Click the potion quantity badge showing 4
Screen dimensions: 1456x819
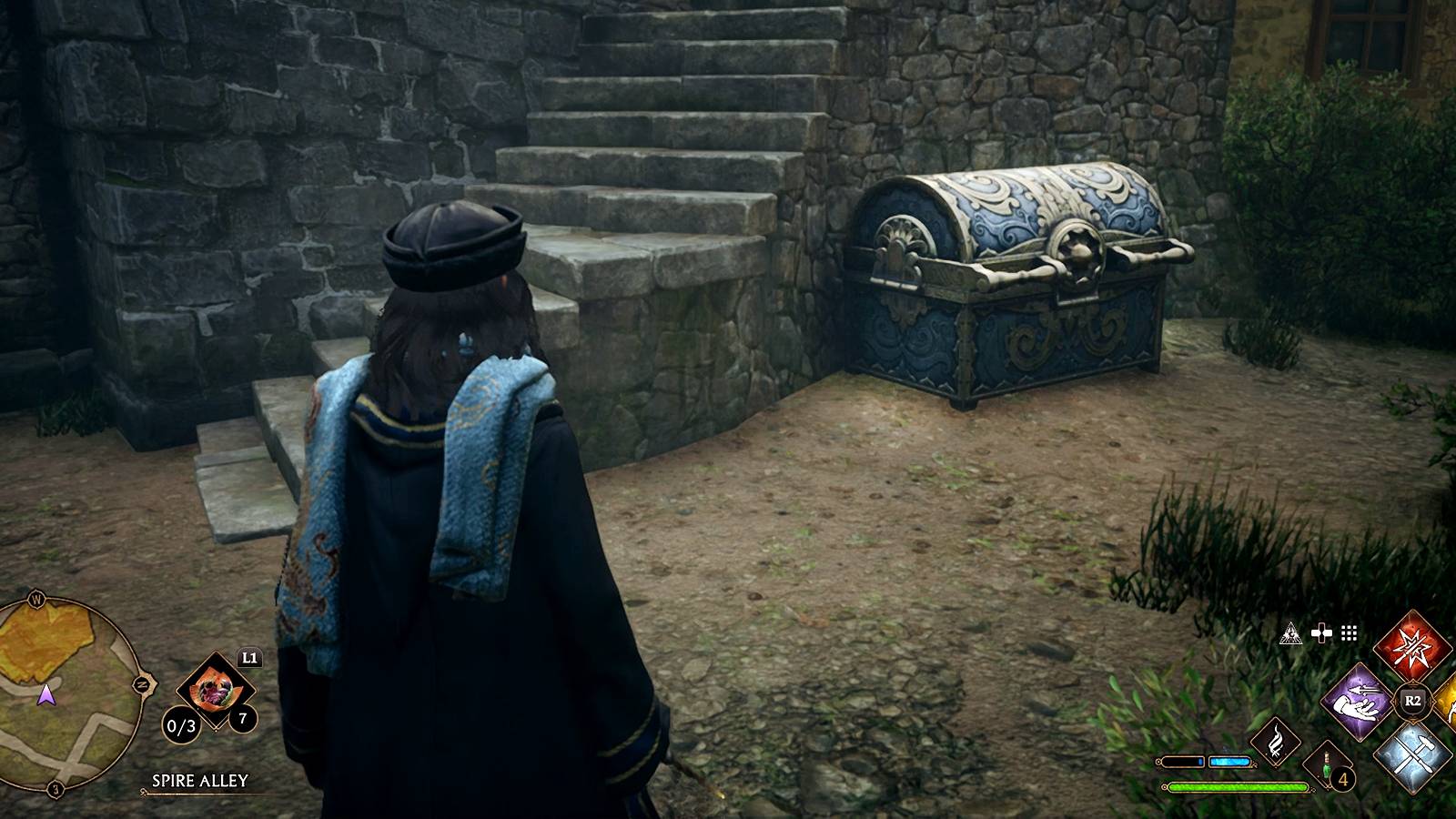click(x=1342, y=780)
